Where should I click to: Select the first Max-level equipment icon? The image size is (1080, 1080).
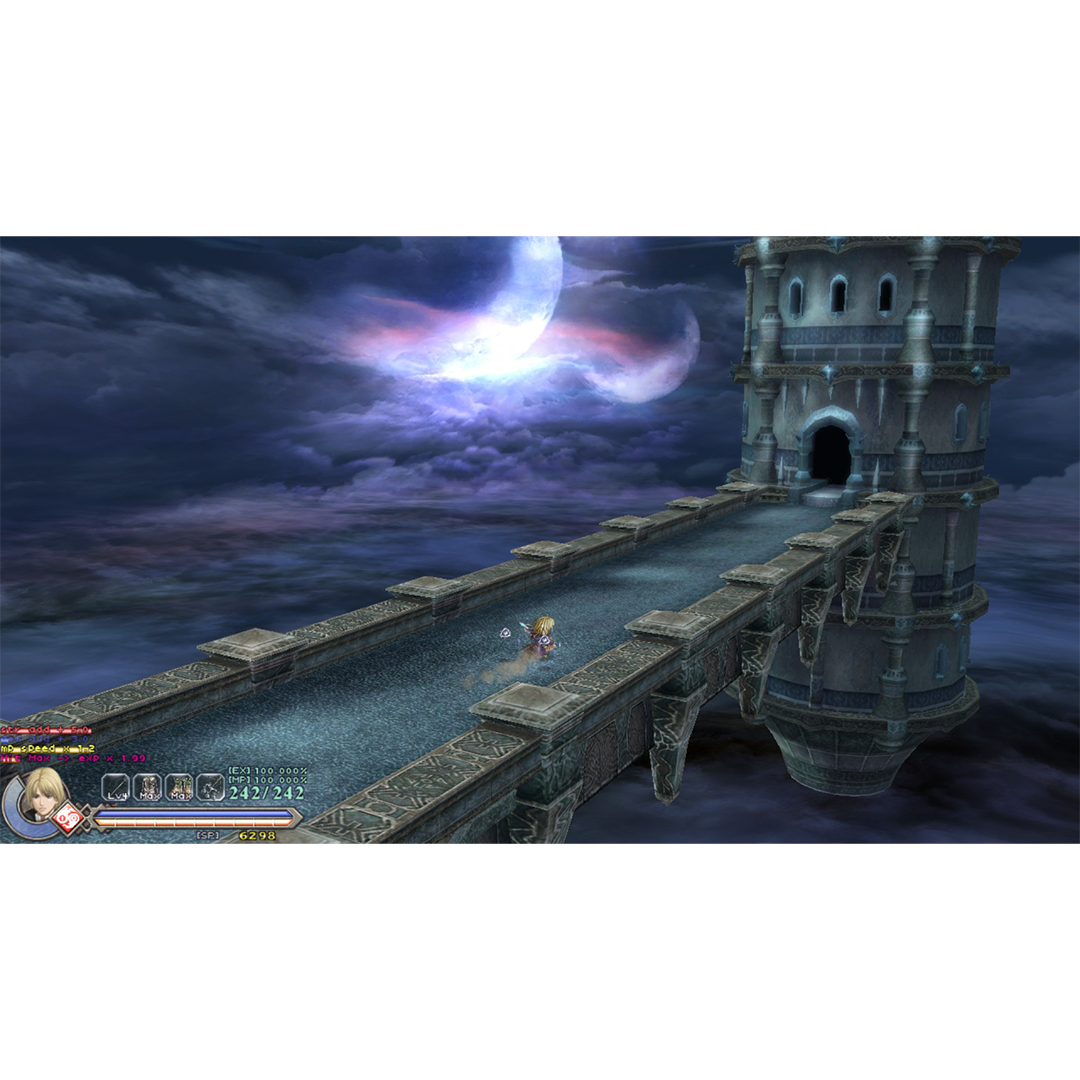tap(148, 787)
